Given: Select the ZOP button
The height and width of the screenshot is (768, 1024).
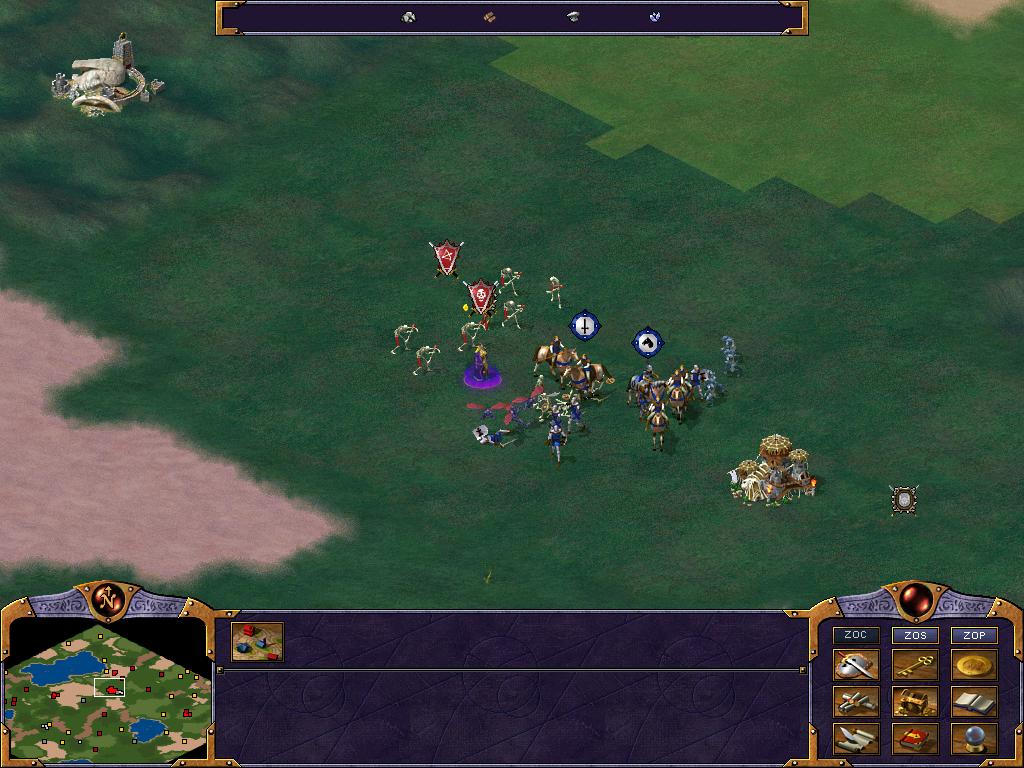Looking at the screenshot, I should point(974,635).
